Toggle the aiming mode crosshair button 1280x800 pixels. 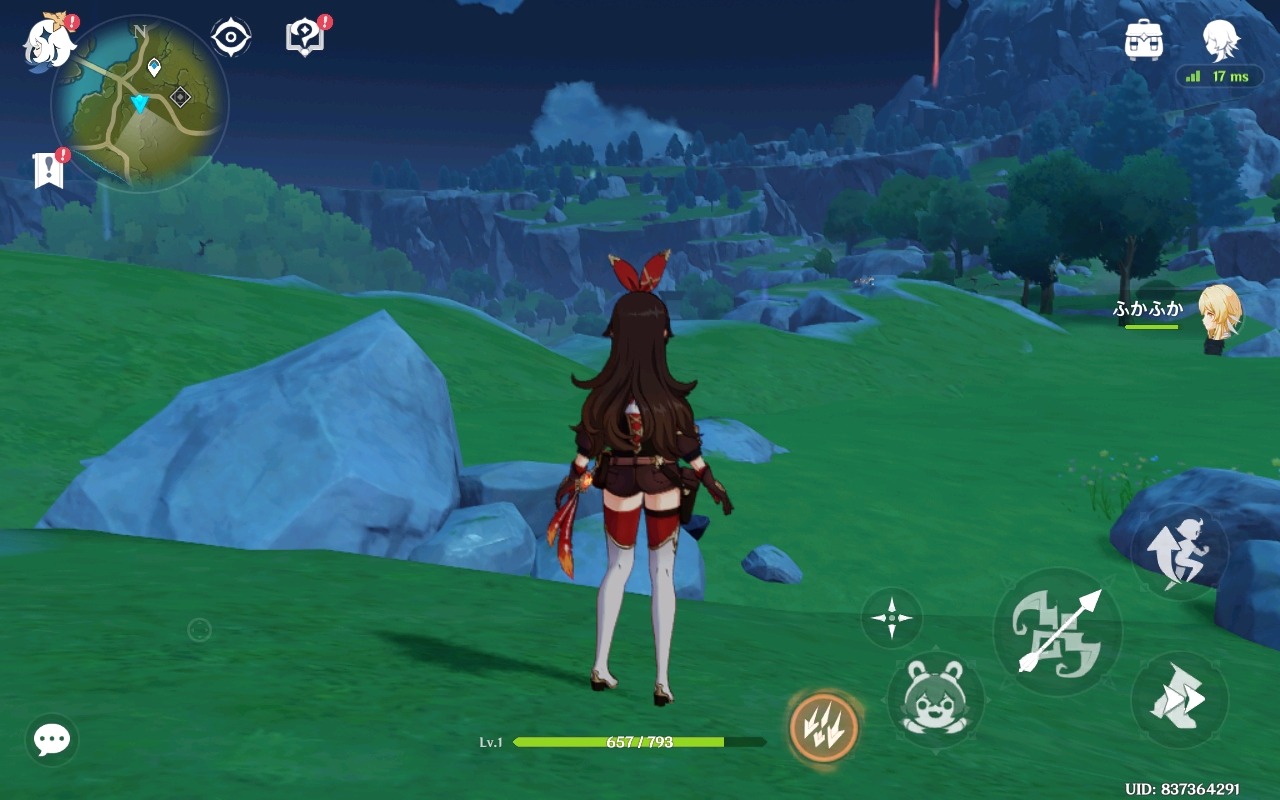[x=891, y=618]
